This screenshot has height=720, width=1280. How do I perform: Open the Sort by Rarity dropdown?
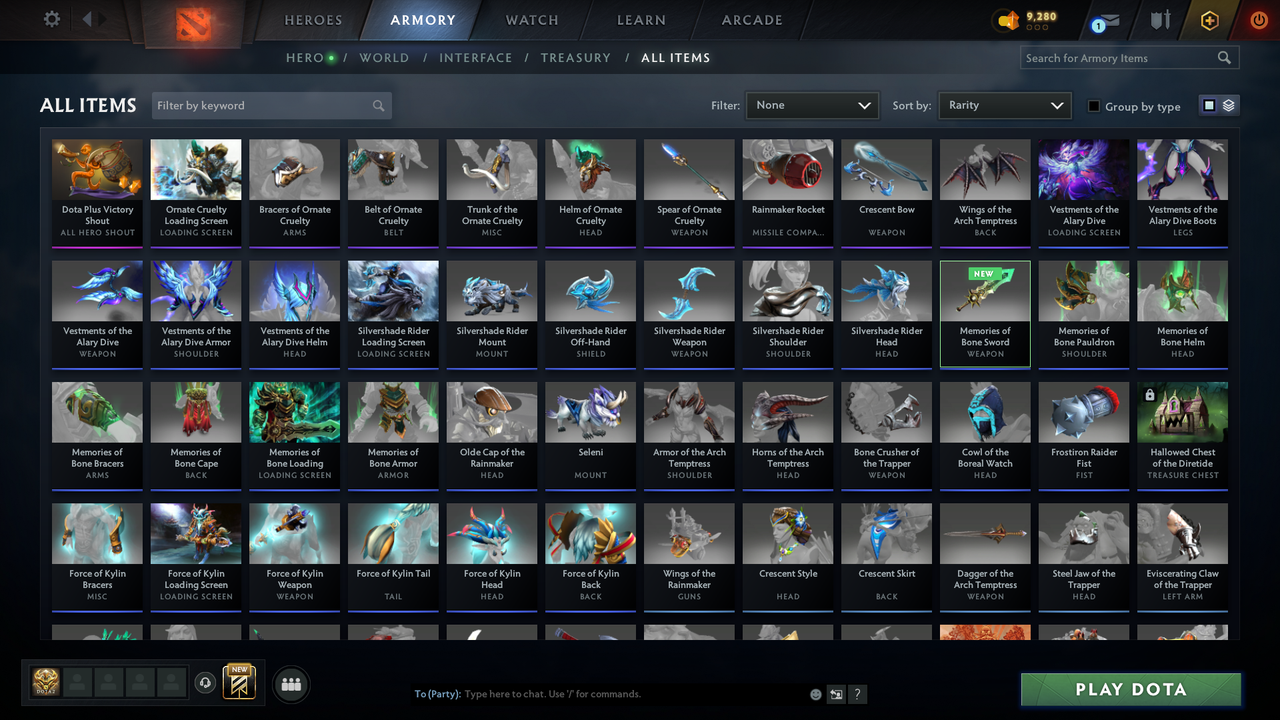(1004, 104)
